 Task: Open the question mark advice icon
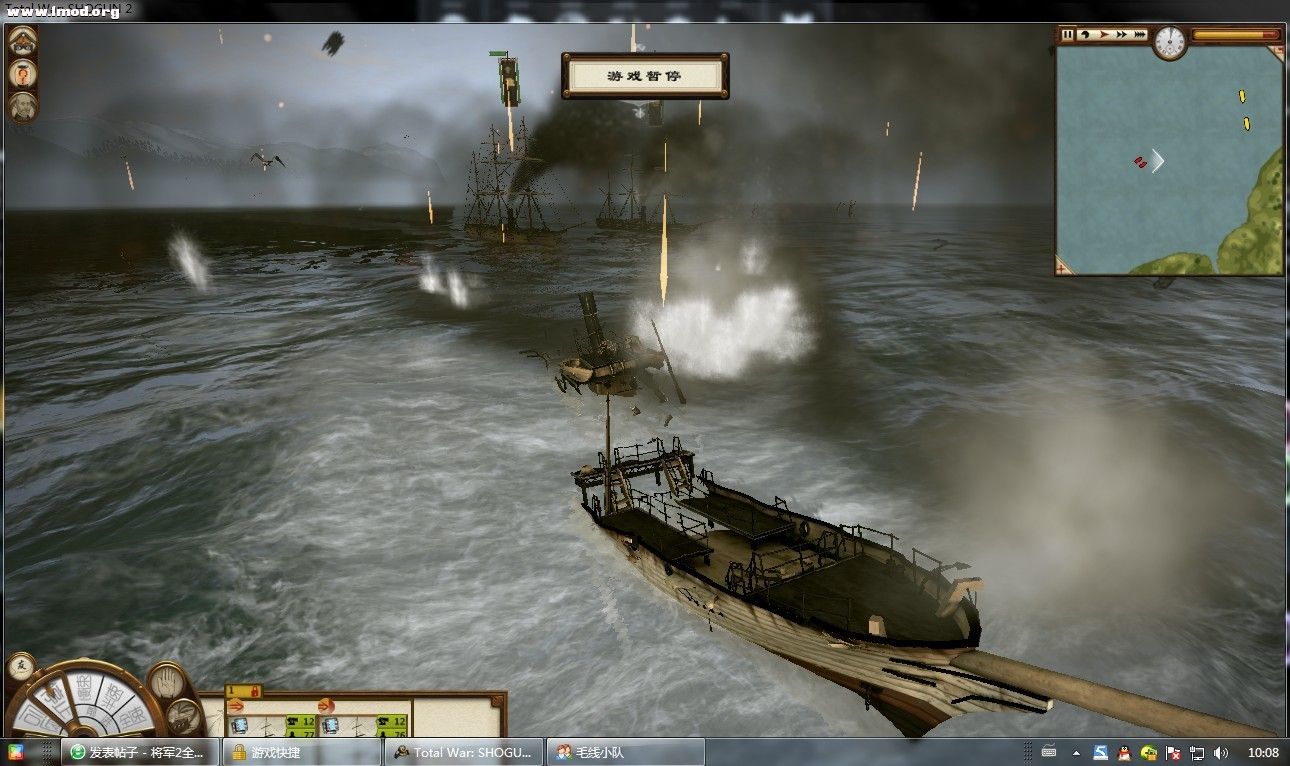22,74
